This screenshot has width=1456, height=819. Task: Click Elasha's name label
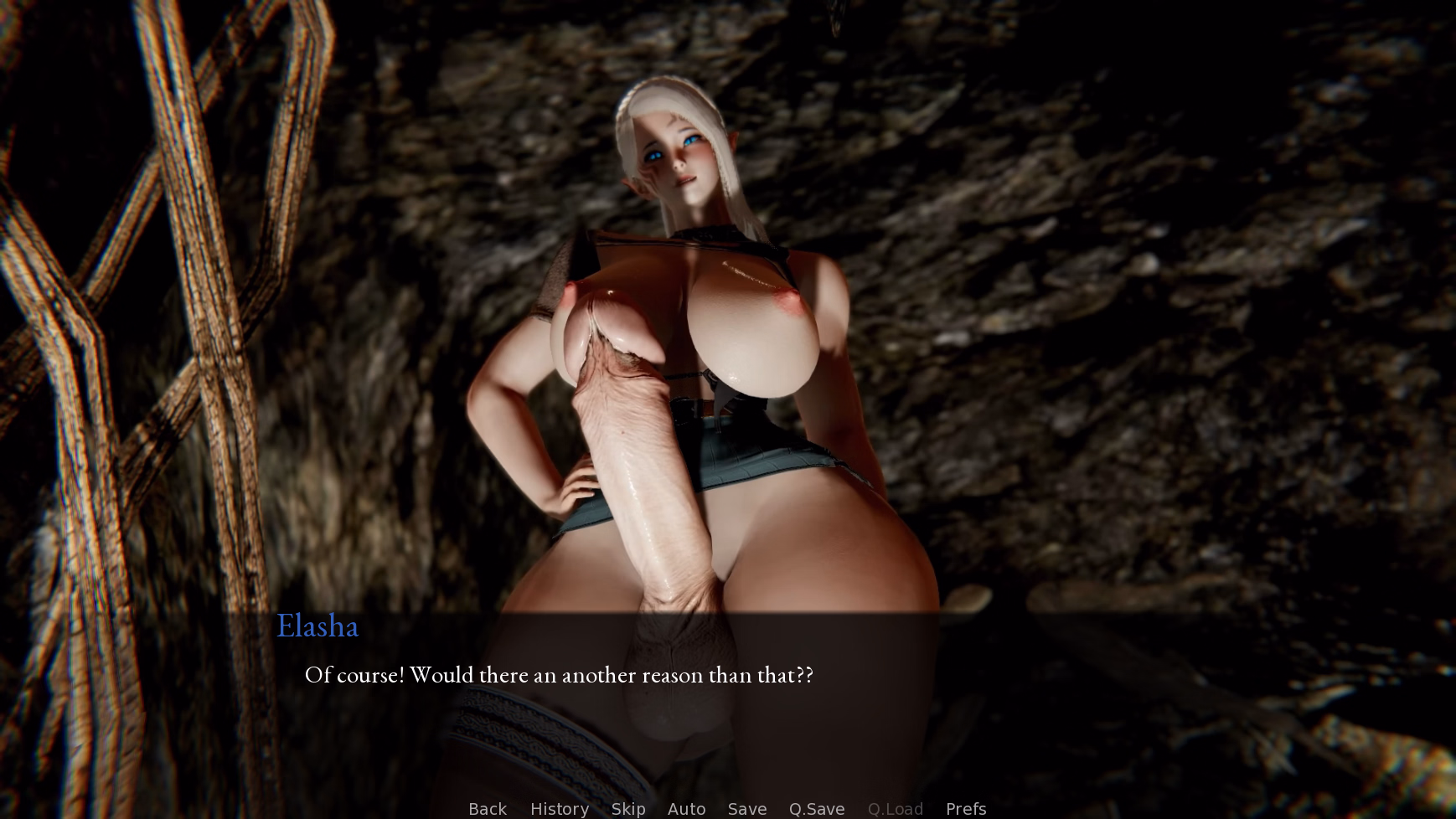[318, 626]
